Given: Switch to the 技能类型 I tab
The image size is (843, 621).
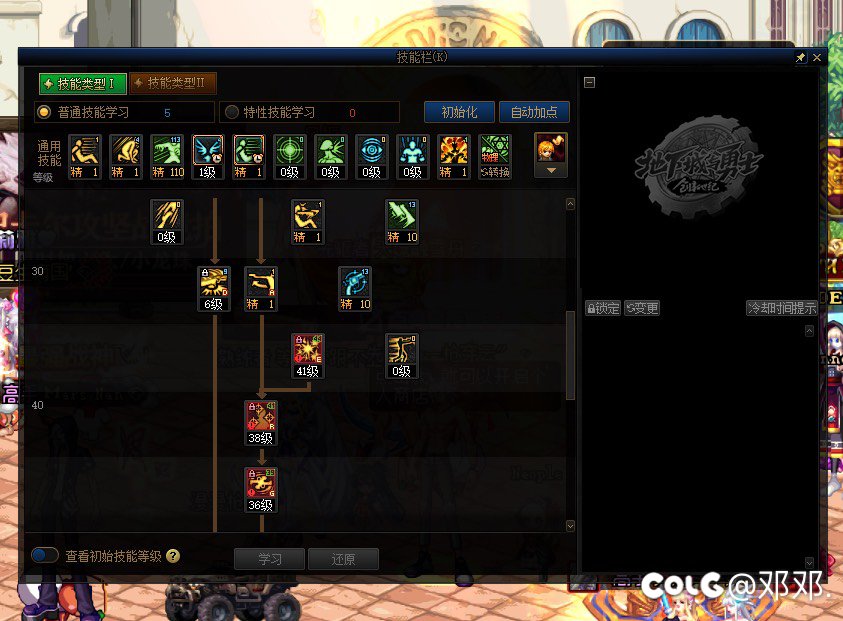Looking at the screenshot, I should pos(80,83).
